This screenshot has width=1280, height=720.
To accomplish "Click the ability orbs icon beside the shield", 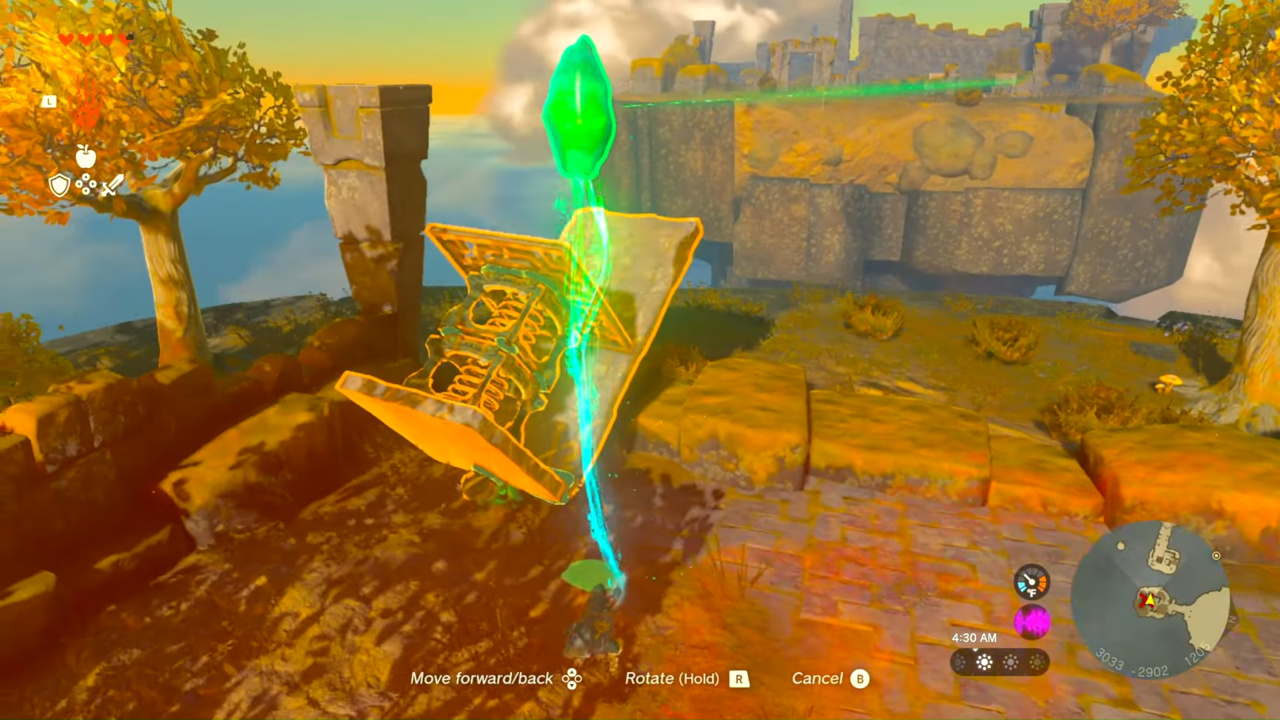I will pos(84,184).
